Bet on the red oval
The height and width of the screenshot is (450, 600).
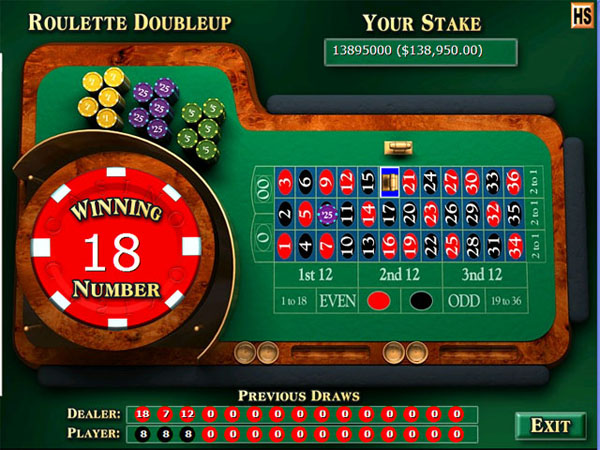[x=380, y=301]
